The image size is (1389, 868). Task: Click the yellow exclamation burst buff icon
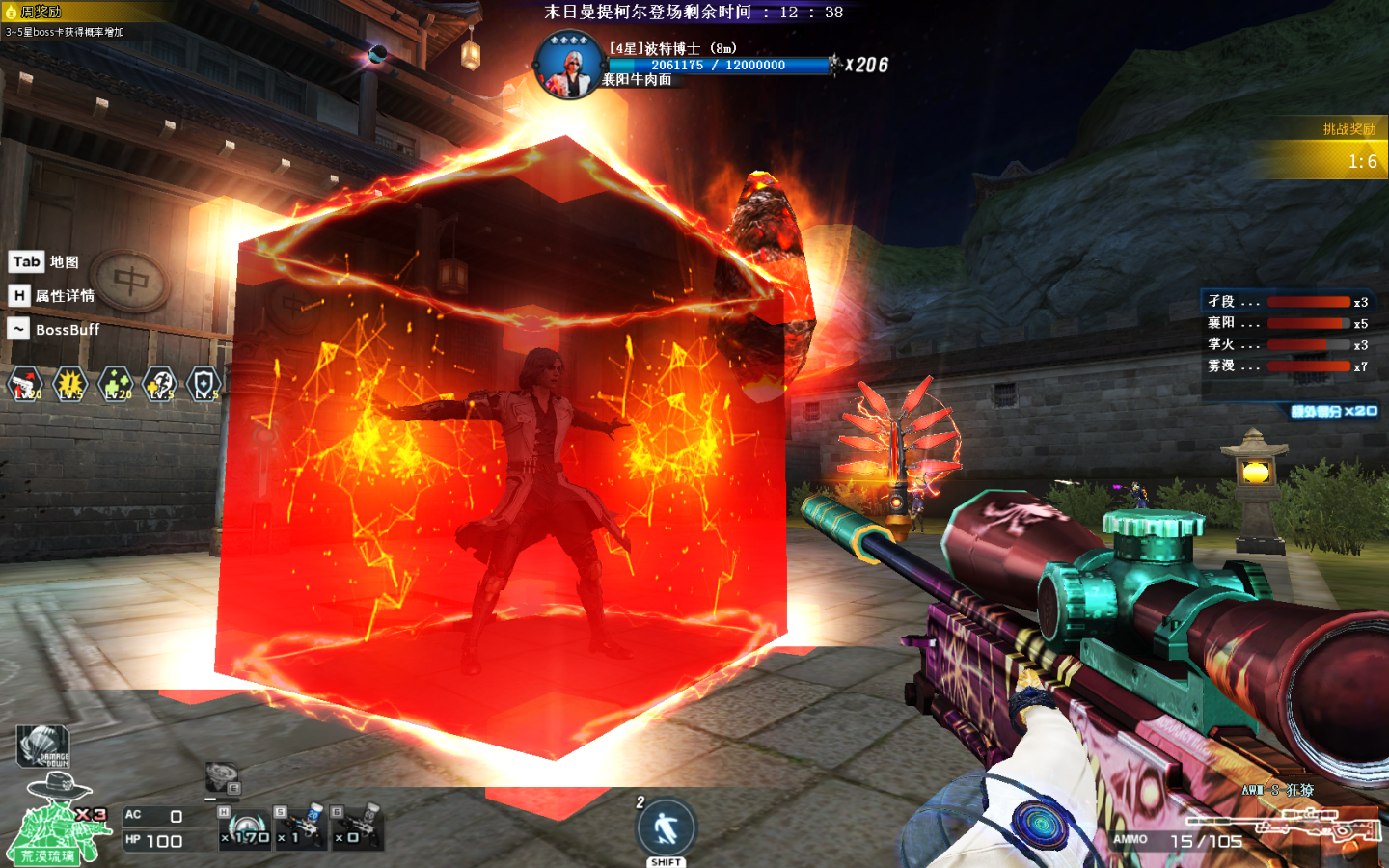70,385
